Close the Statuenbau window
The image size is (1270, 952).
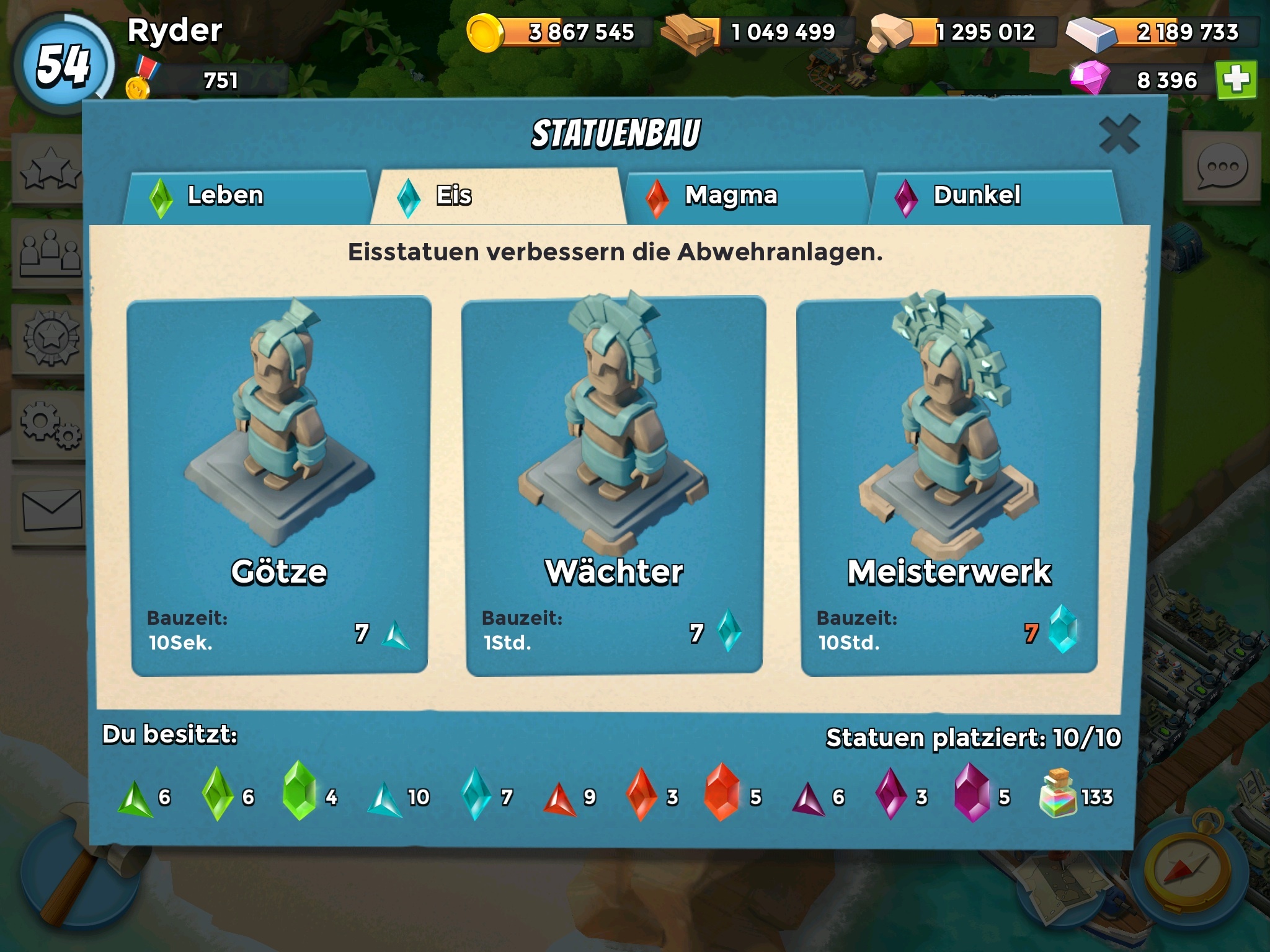[1119, 133]
